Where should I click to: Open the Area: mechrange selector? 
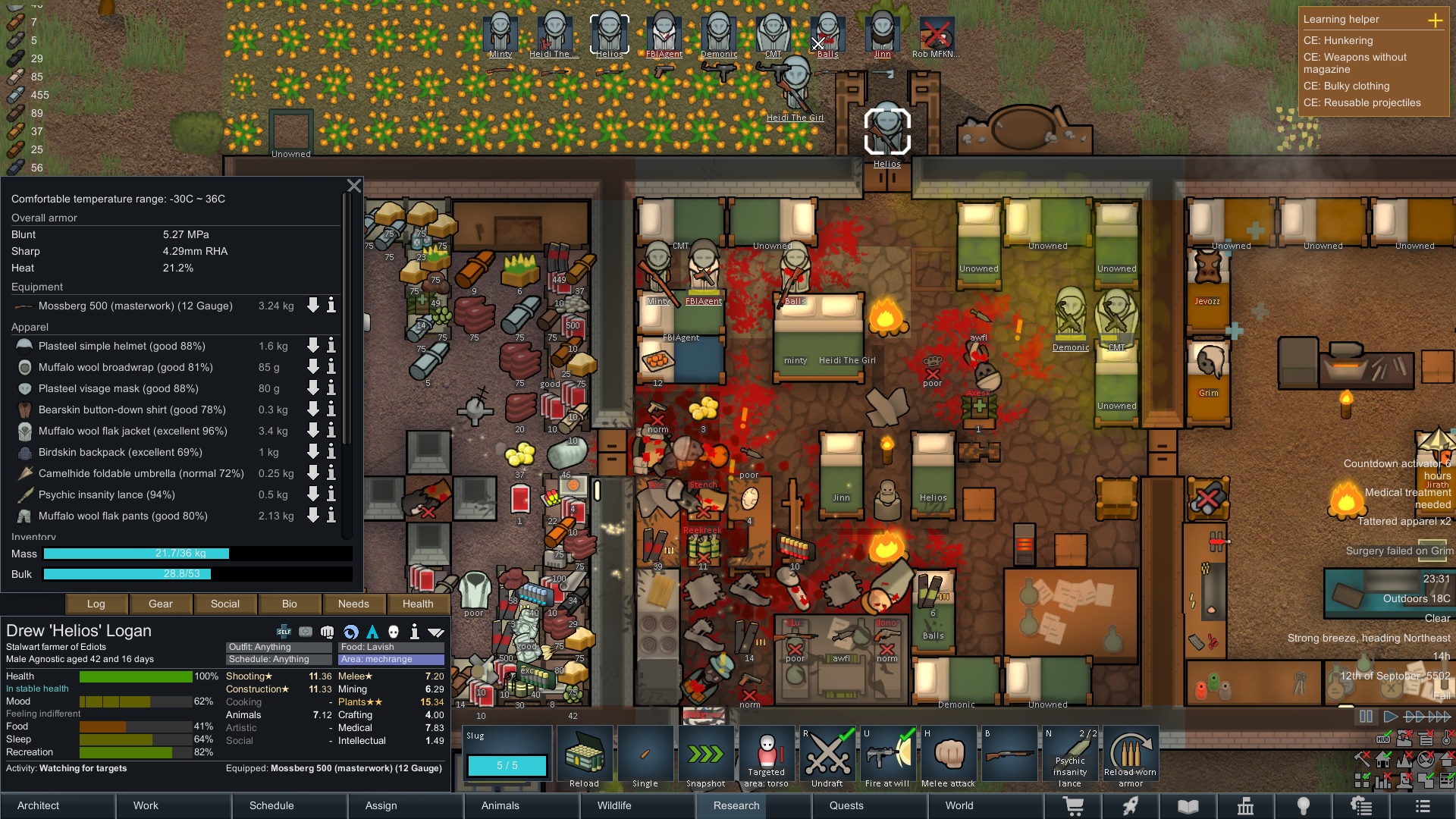(x=391, y=659)
